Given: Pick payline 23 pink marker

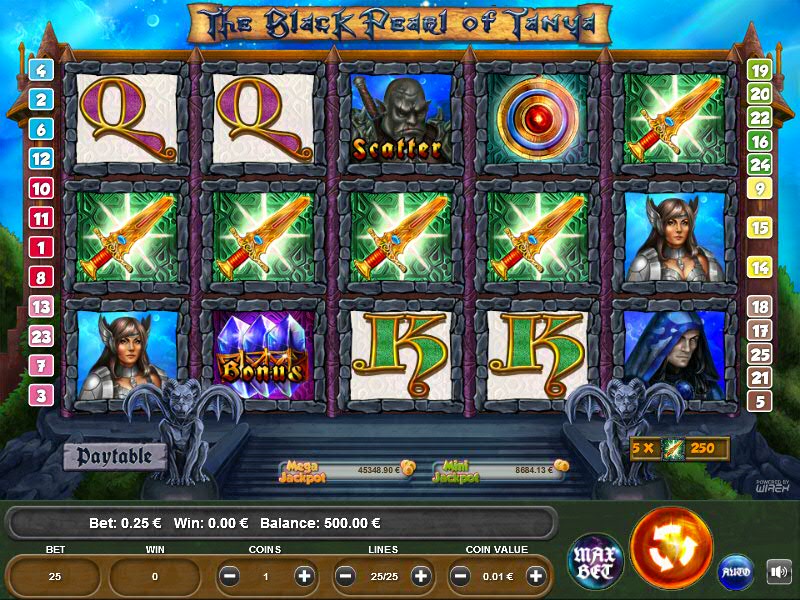Looking at the screenshot, I should (x=41, y=336).
